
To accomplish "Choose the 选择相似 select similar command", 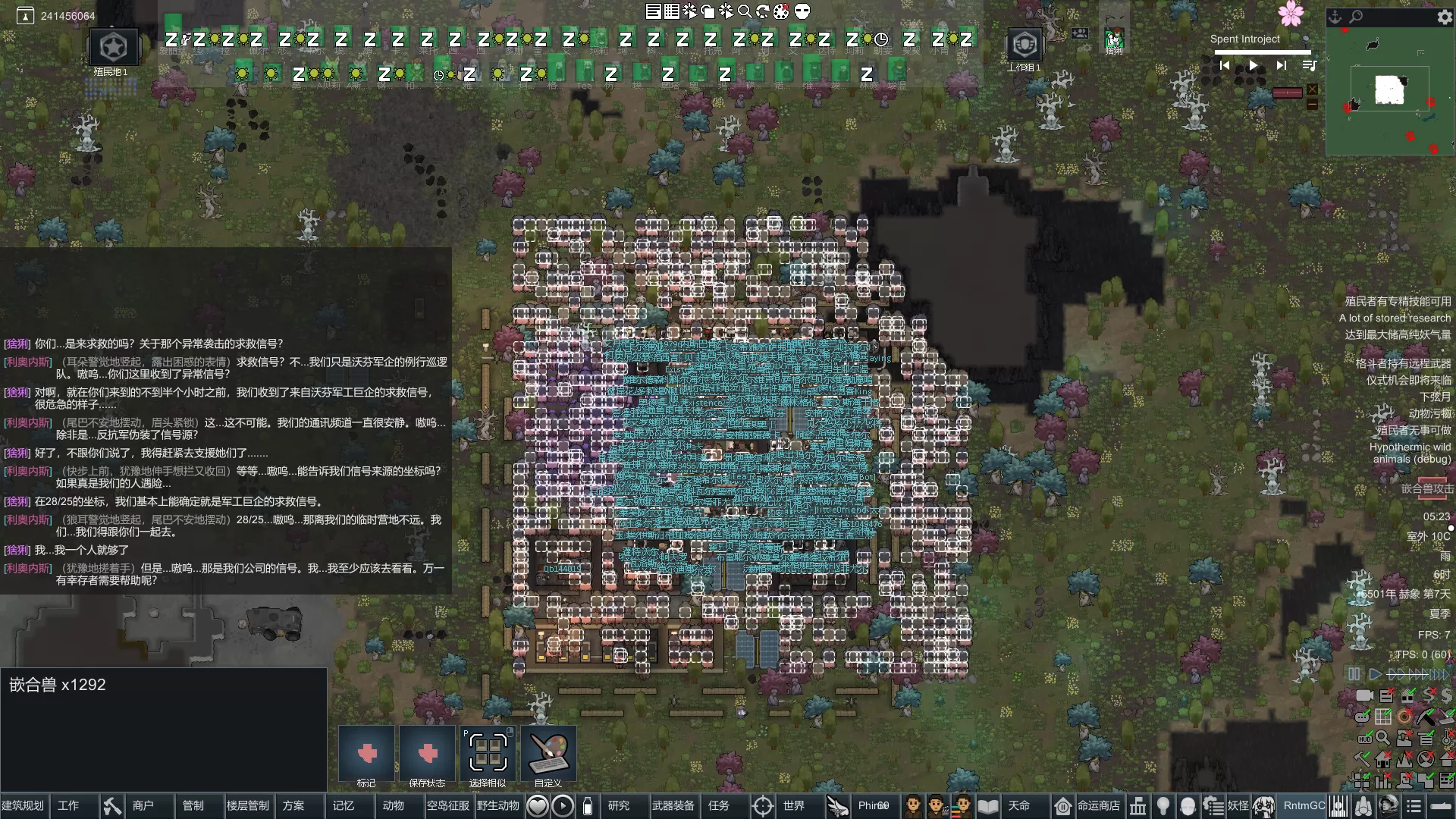I will click(488, 754).
